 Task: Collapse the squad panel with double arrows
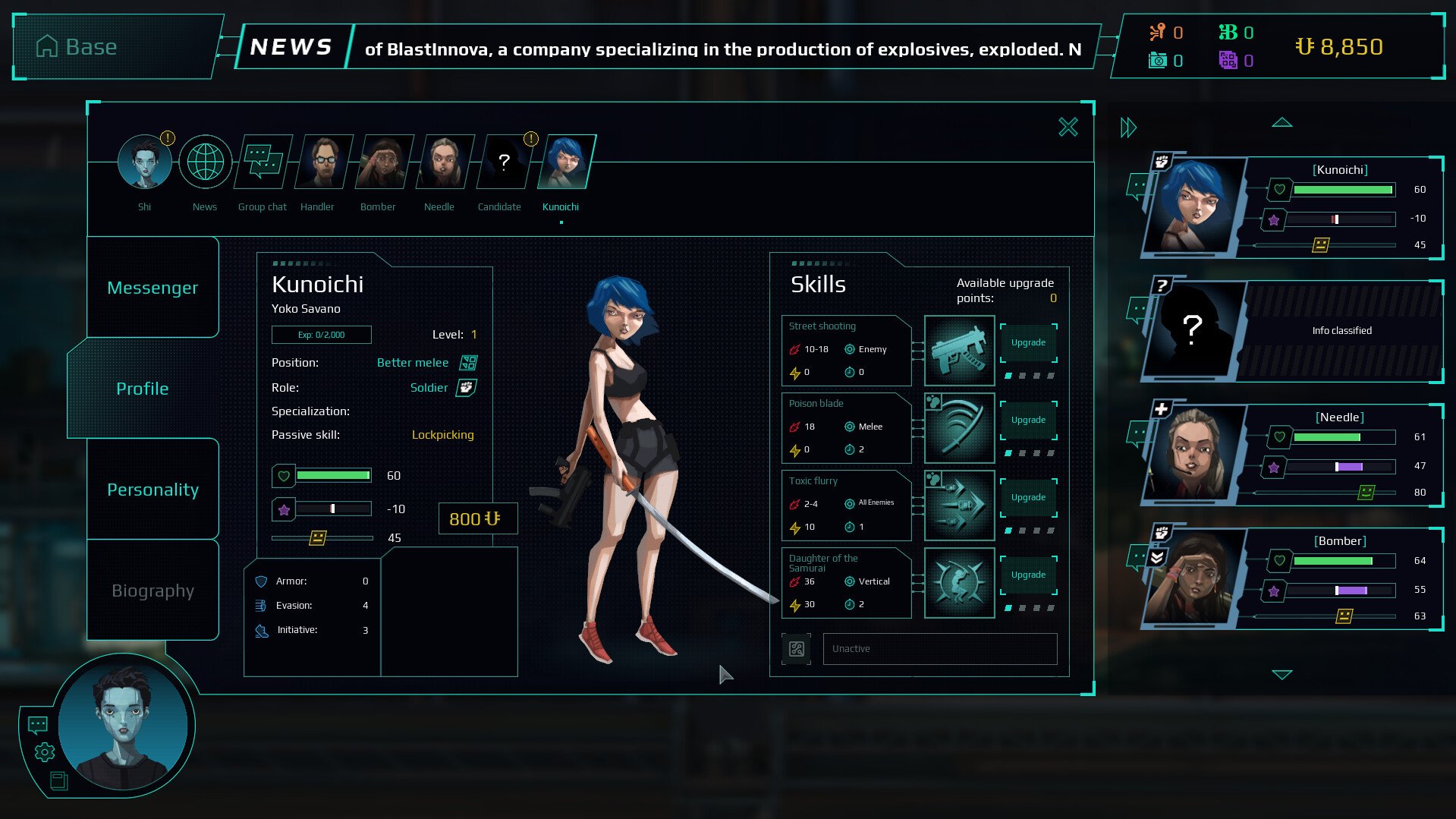1128,128
